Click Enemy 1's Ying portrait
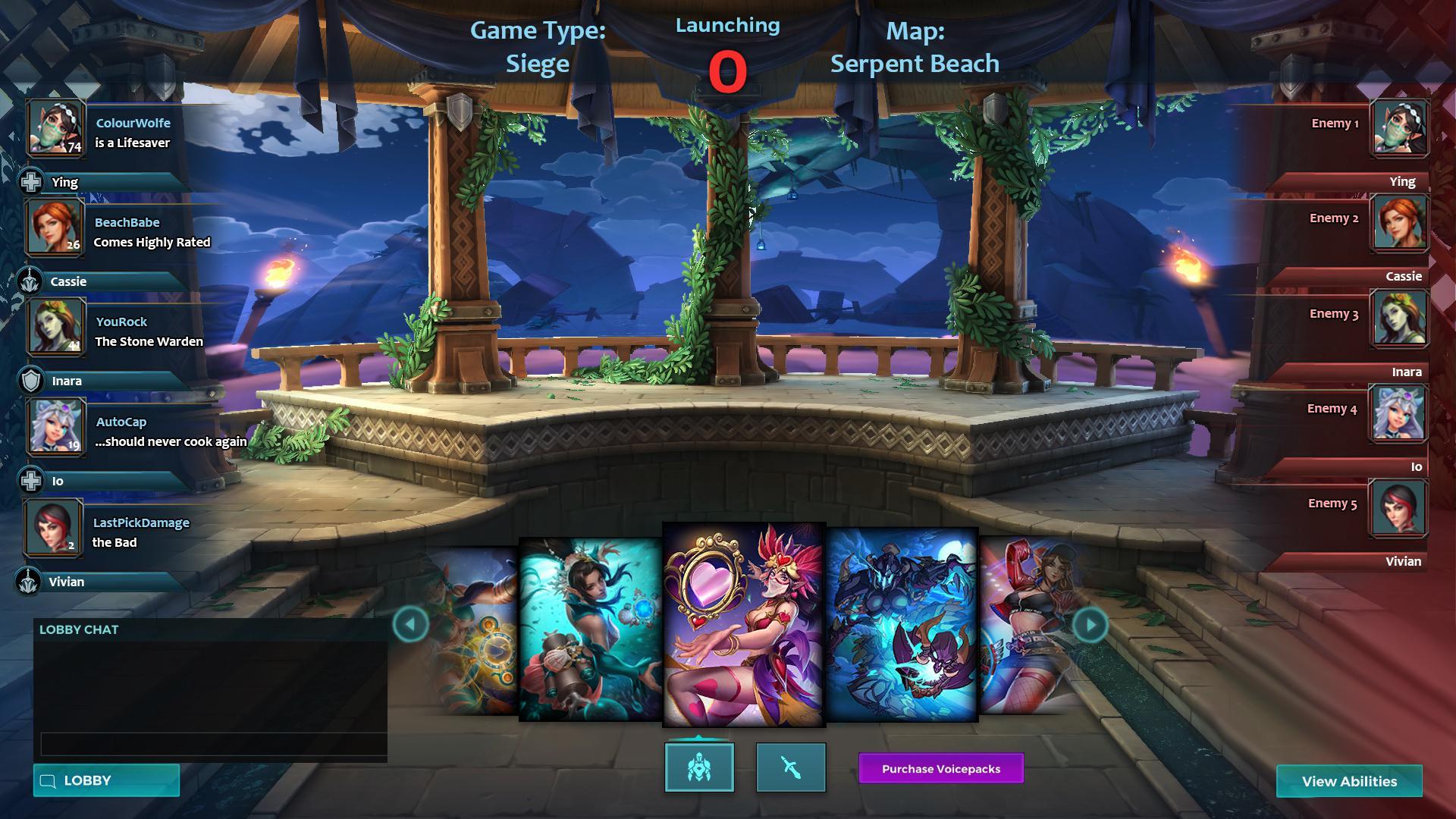The height and width of the screenshot is (819, 1456). pos(1399,127)
